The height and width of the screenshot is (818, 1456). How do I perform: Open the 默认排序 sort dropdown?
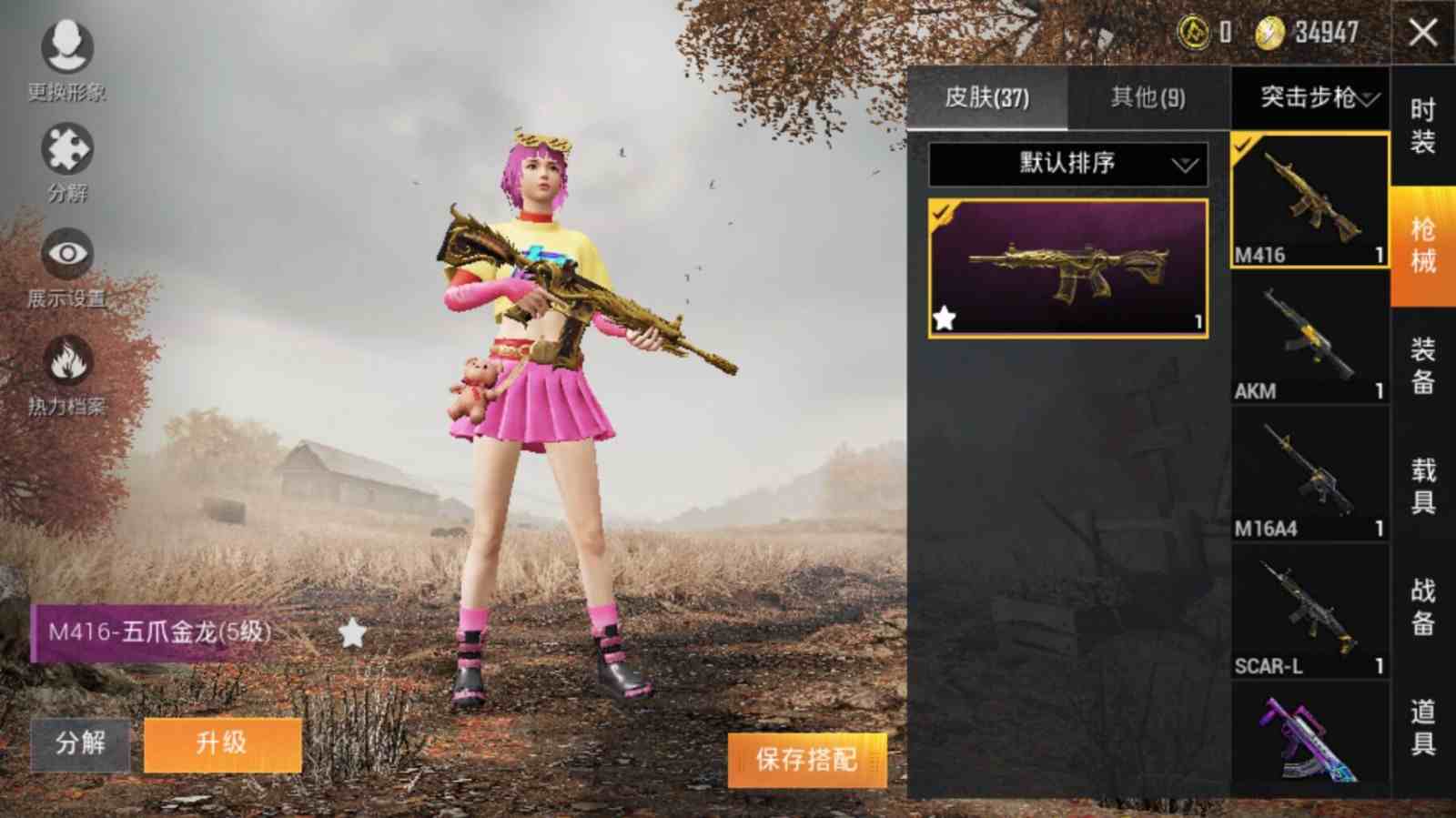(x=1067, y=164)
